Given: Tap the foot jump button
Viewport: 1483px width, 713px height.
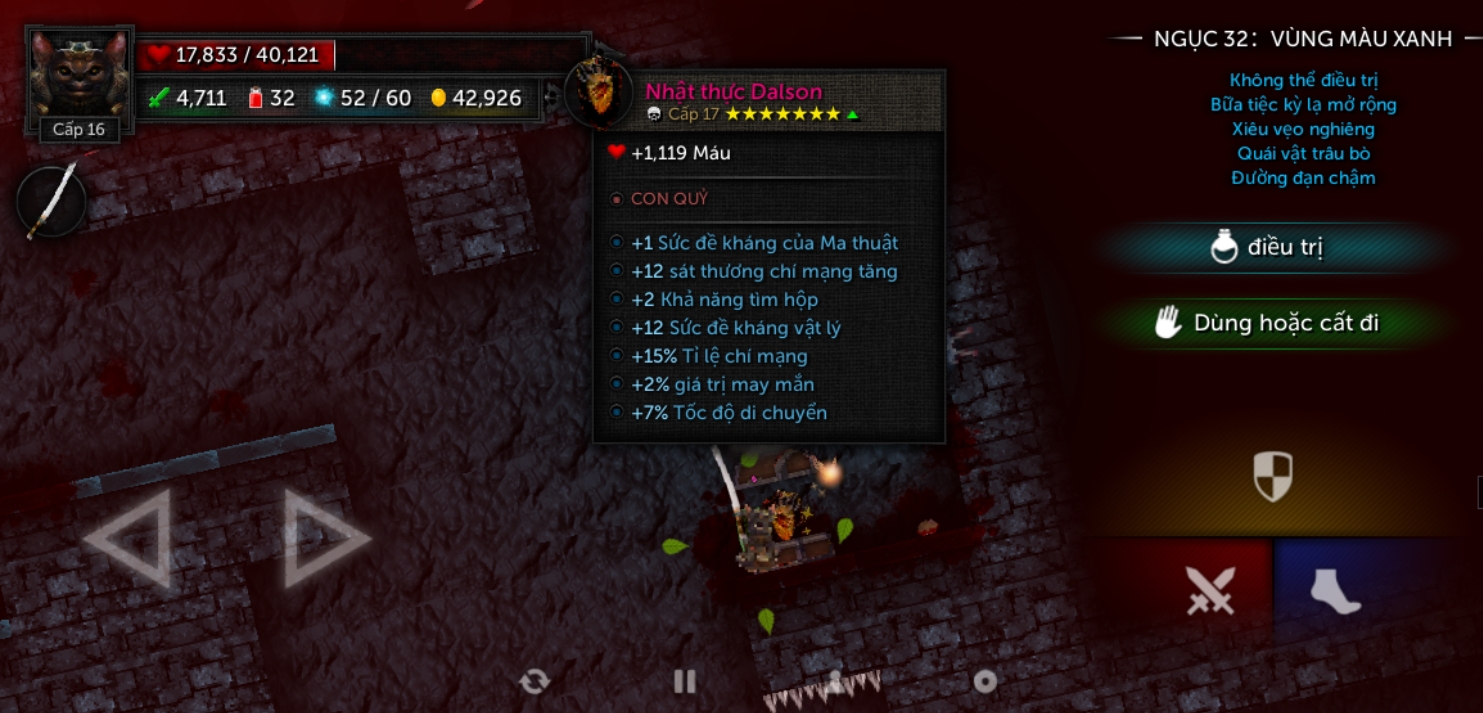Looking at the screenshot, I should 1336,590.
